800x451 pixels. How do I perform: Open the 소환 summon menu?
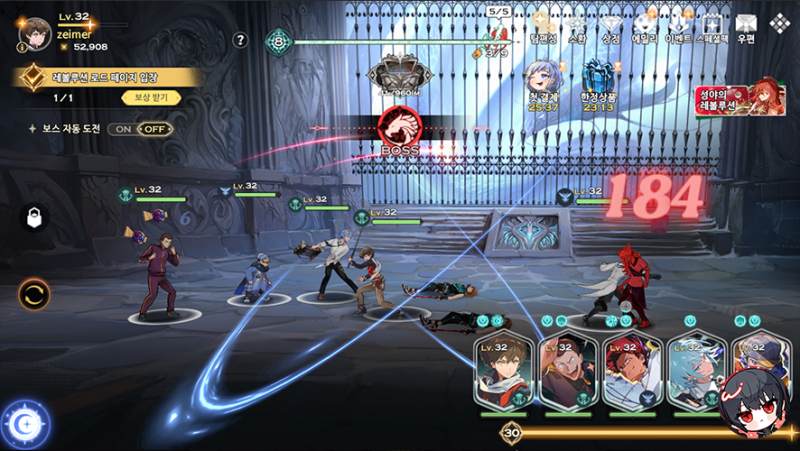point(578,26)
